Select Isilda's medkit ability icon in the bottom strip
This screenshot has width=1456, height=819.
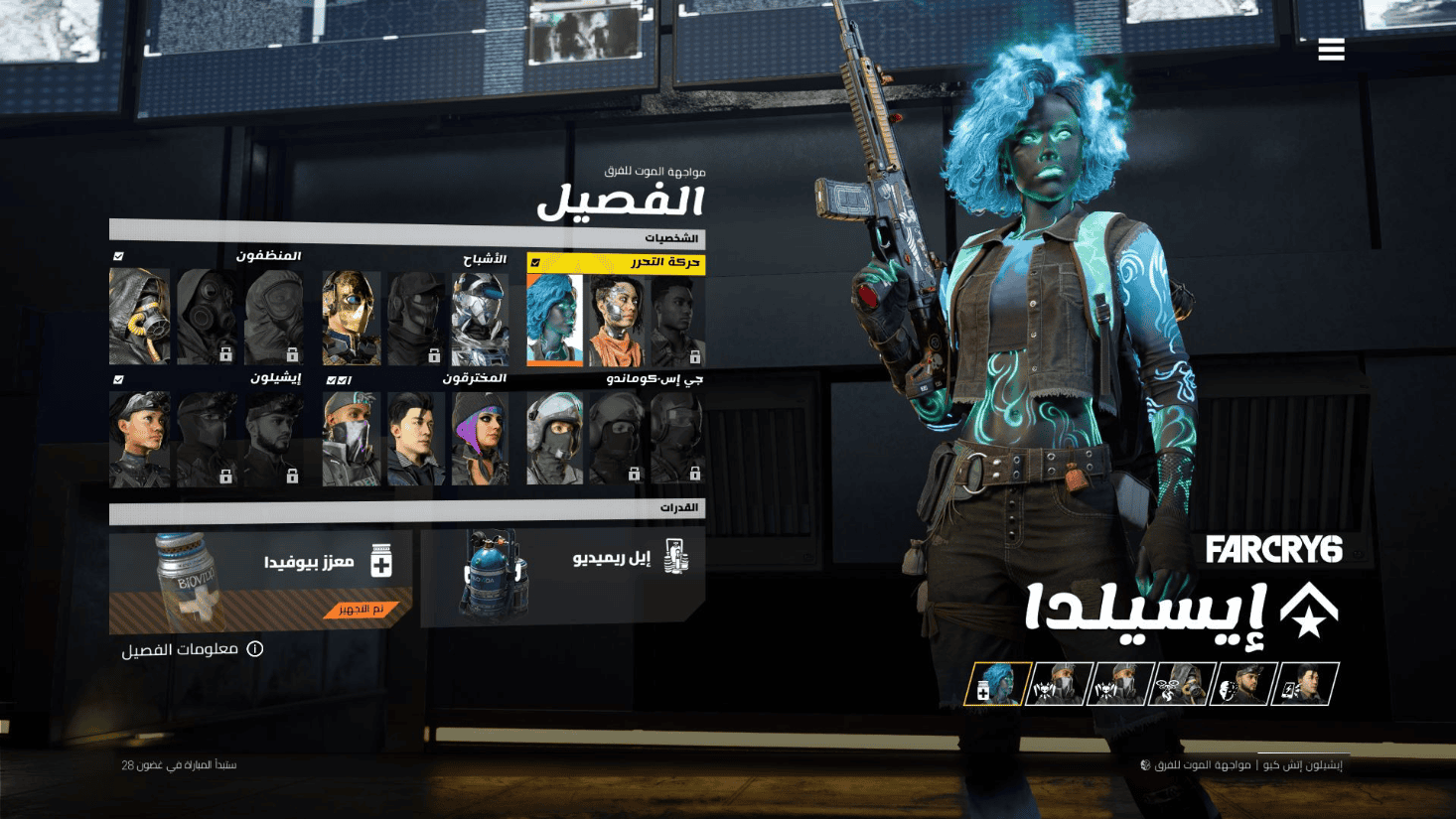pyautogui.click(x=983, y=688)
